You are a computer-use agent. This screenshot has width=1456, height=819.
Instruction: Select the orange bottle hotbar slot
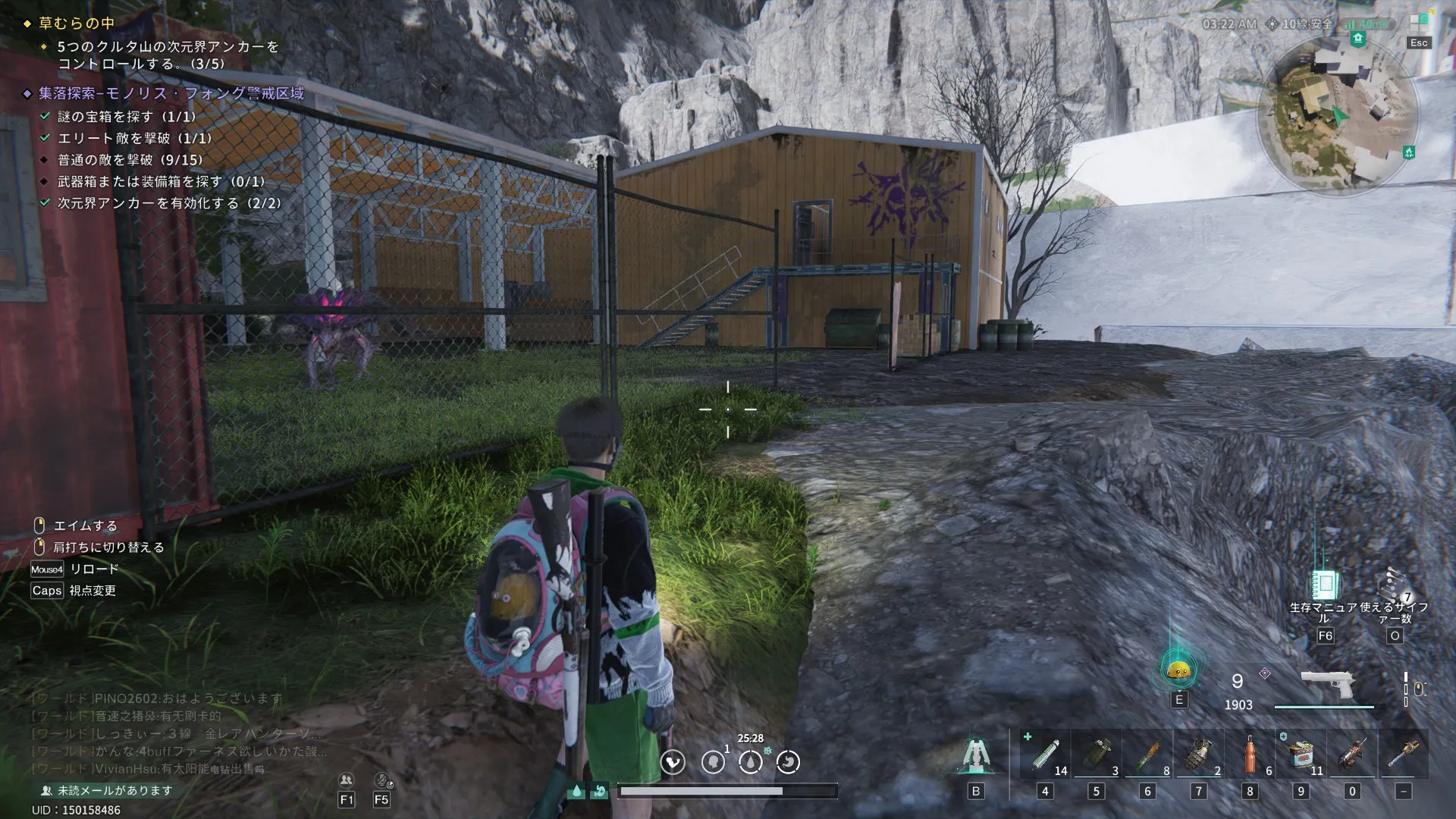(1250, 755)
